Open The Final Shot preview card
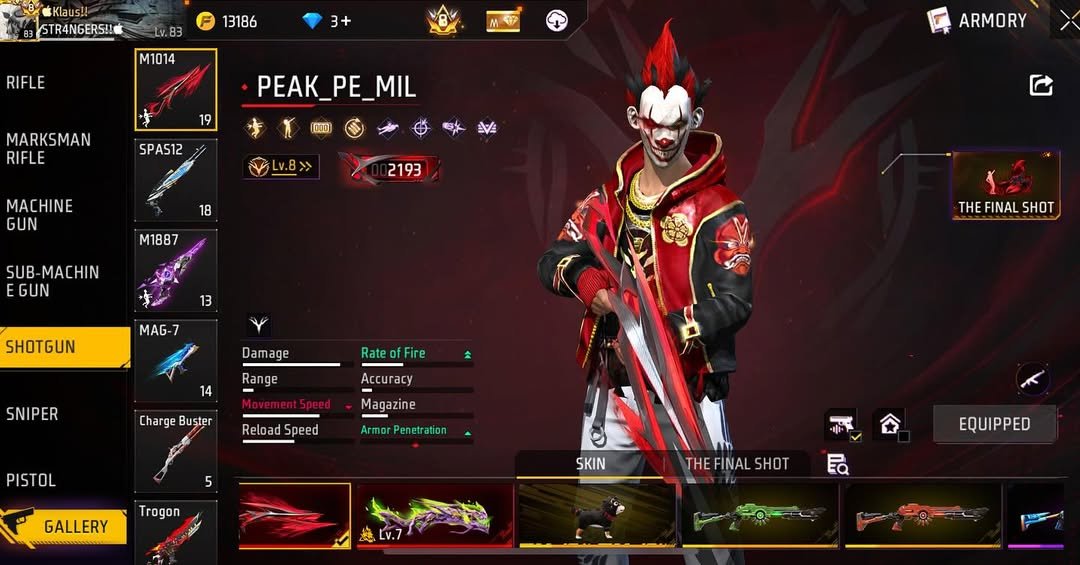 (x=1006, y=185)
